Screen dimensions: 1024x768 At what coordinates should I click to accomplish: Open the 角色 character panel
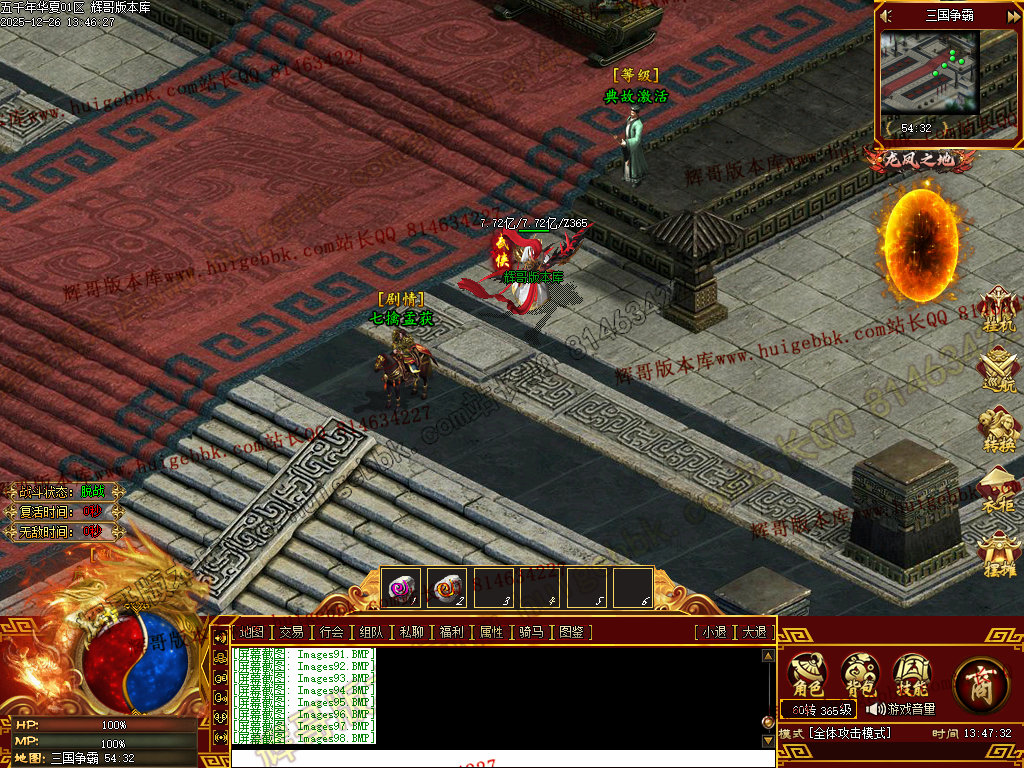[x=807, y=674]
